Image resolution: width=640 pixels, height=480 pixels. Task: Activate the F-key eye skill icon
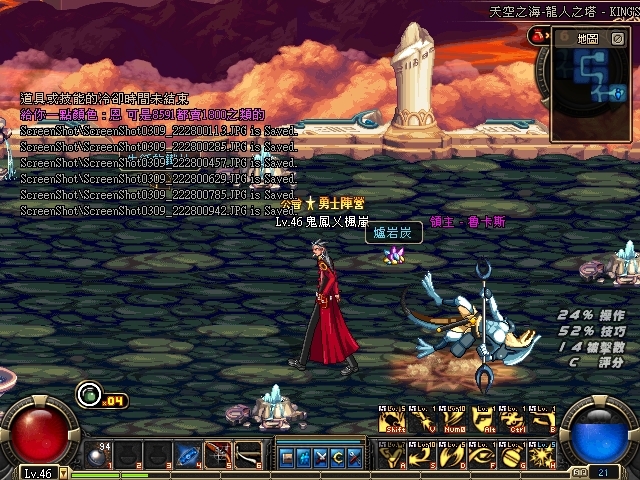(x=483, y=455)
